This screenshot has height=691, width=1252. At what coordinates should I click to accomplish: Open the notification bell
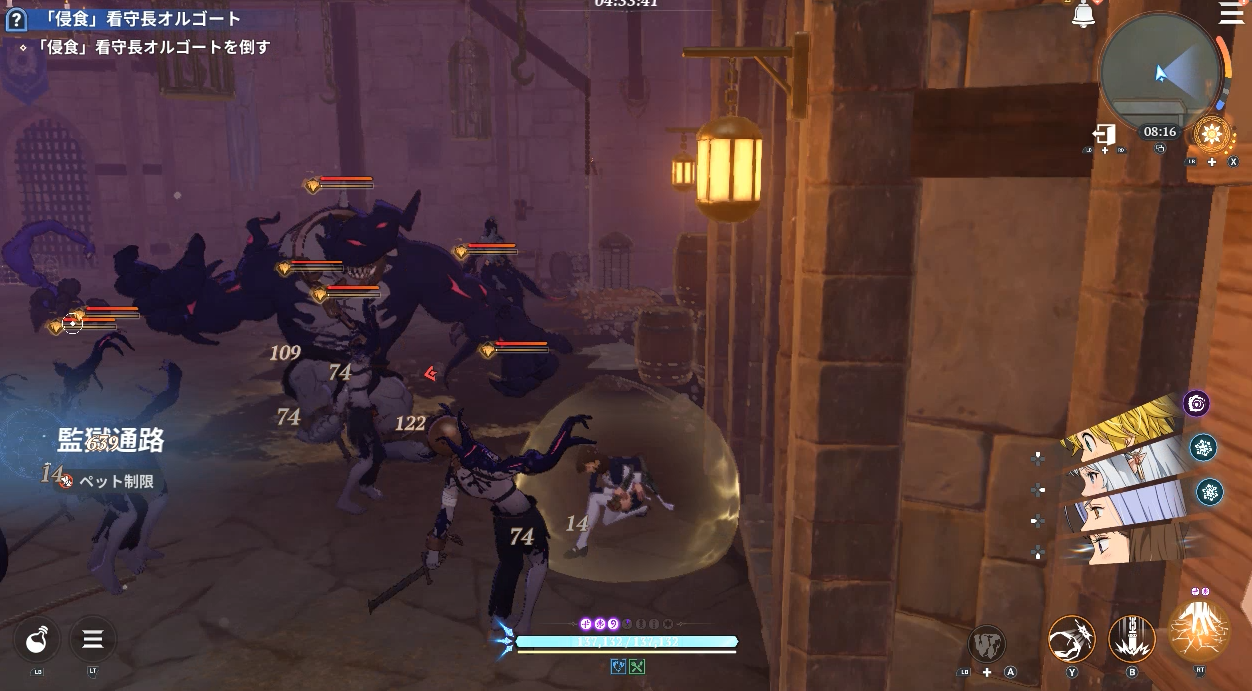tap(1083, 15)
